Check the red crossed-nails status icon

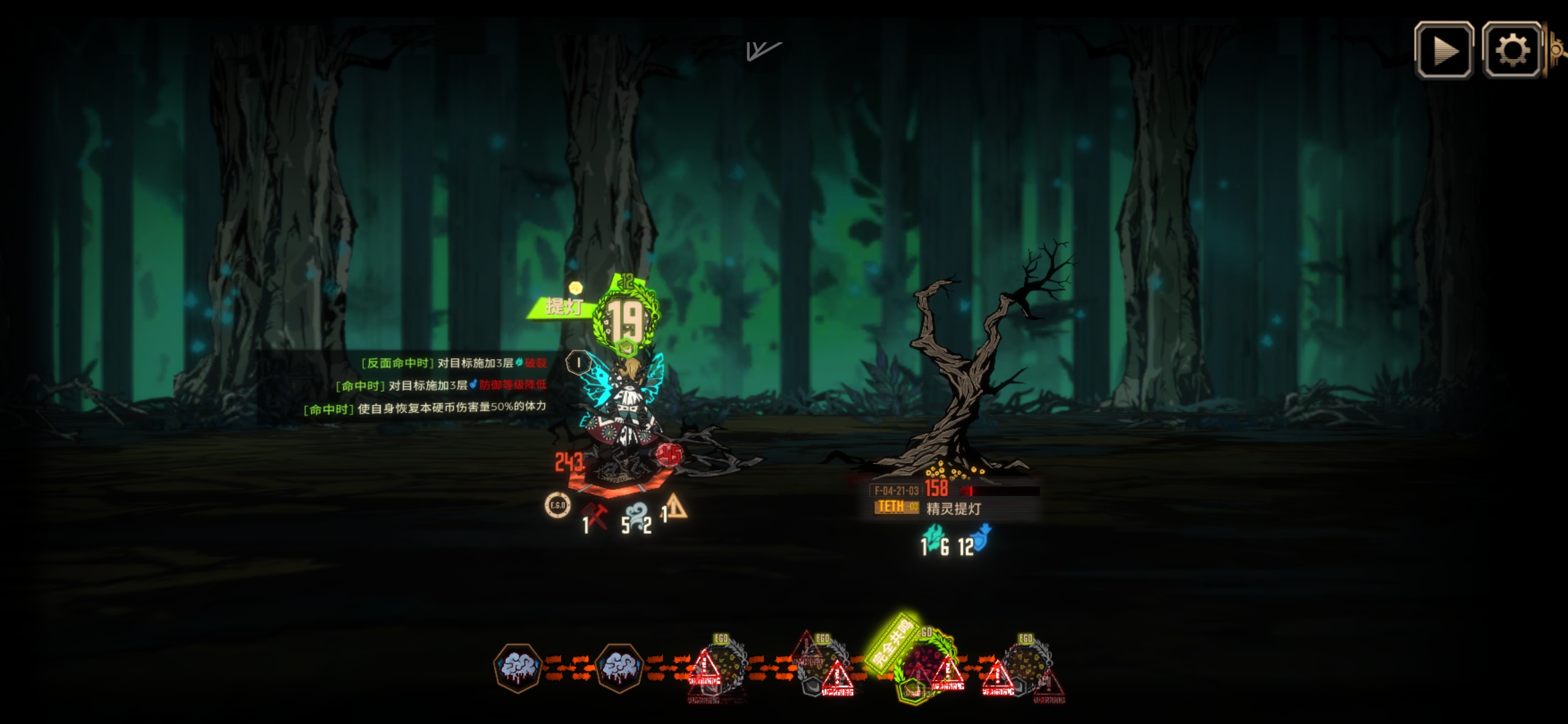(x=594, y=516)
